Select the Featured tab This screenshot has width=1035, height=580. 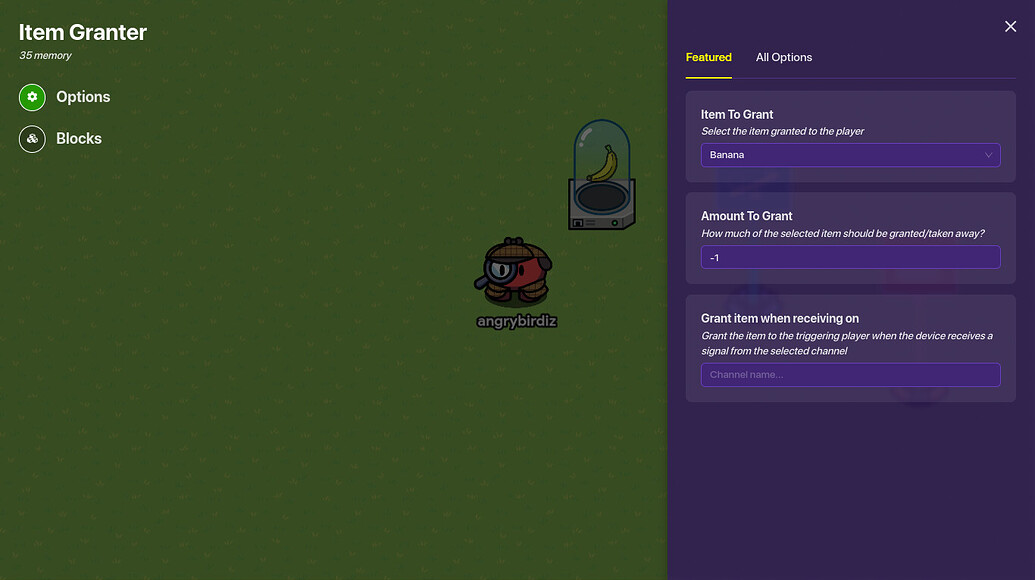coord(708,58)
